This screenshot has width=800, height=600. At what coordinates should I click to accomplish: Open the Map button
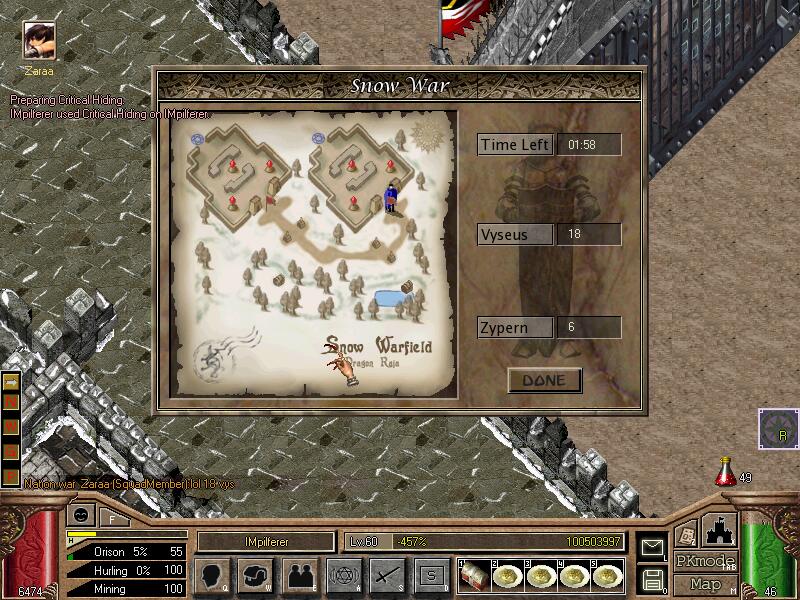(x=705, y=584)
